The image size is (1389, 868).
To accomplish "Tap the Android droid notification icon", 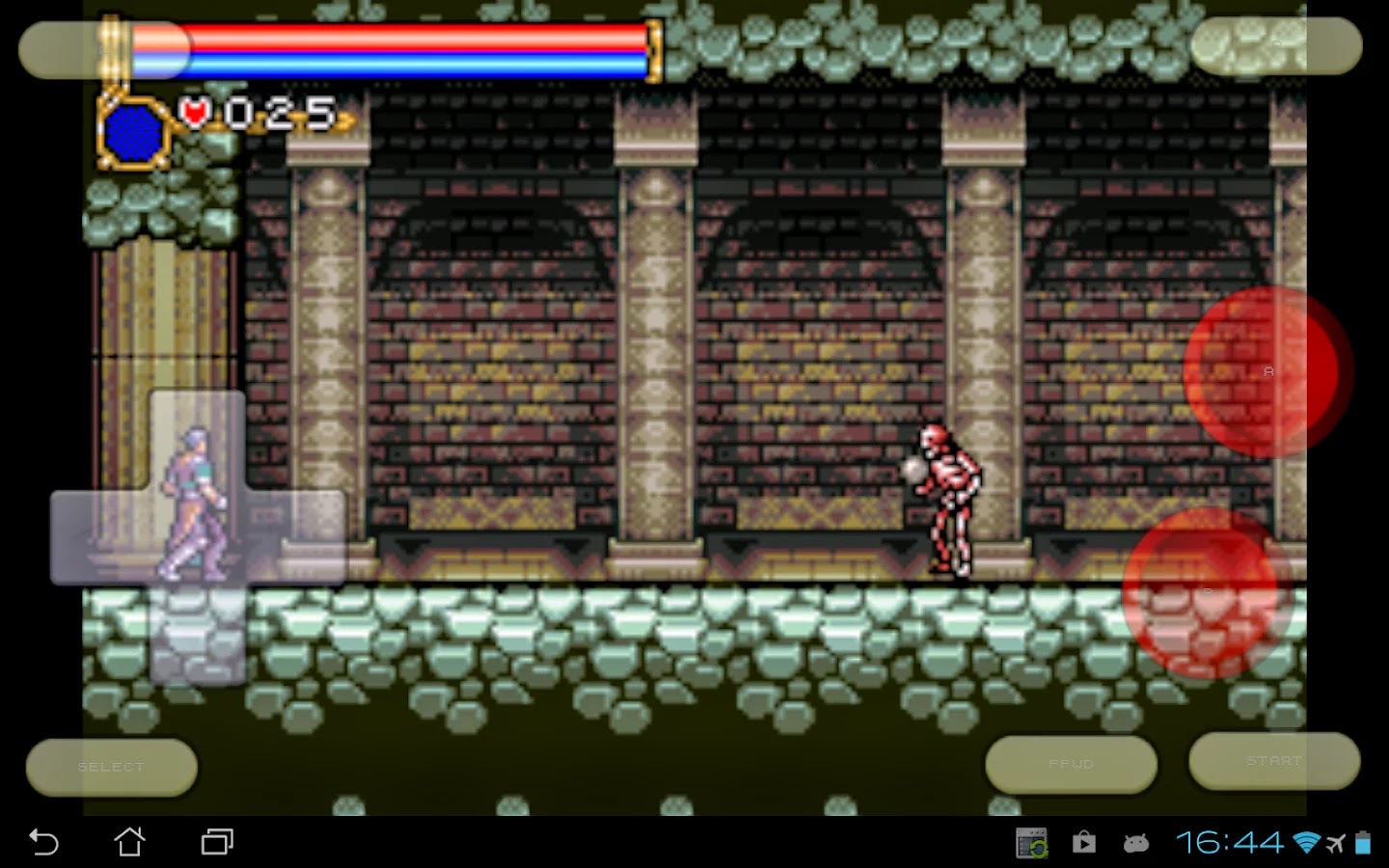I will [x=1136, y=843].
